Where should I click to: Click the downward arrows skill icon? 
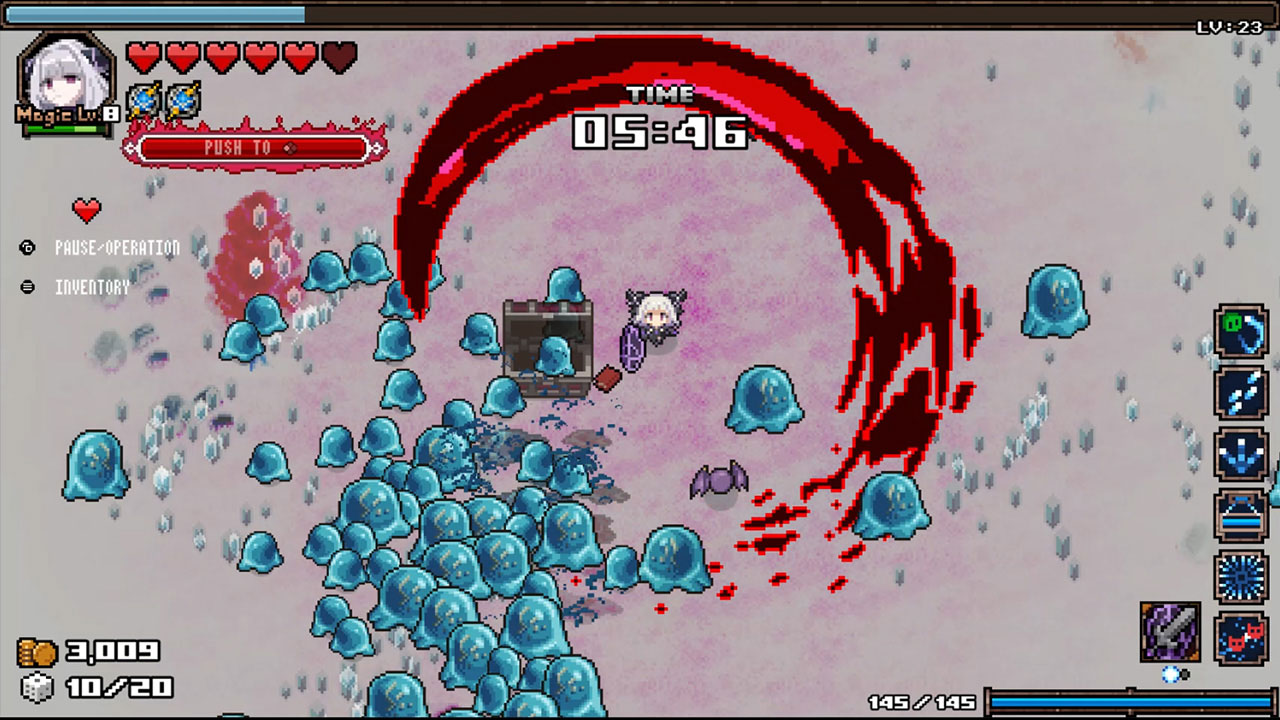tap(1242, 453)
